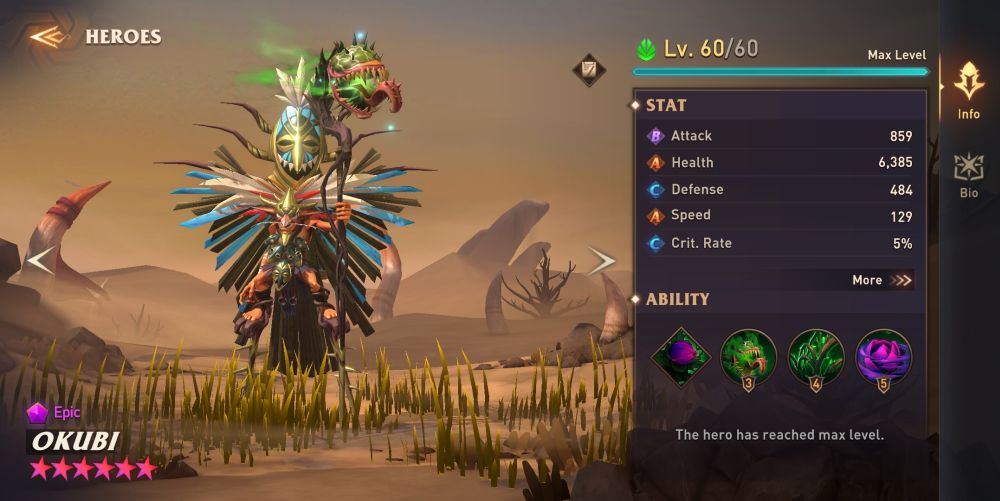This screenshot has width=1000, height=501.
Task: Go back using the Heroes arrow
Action: point(46,37)
